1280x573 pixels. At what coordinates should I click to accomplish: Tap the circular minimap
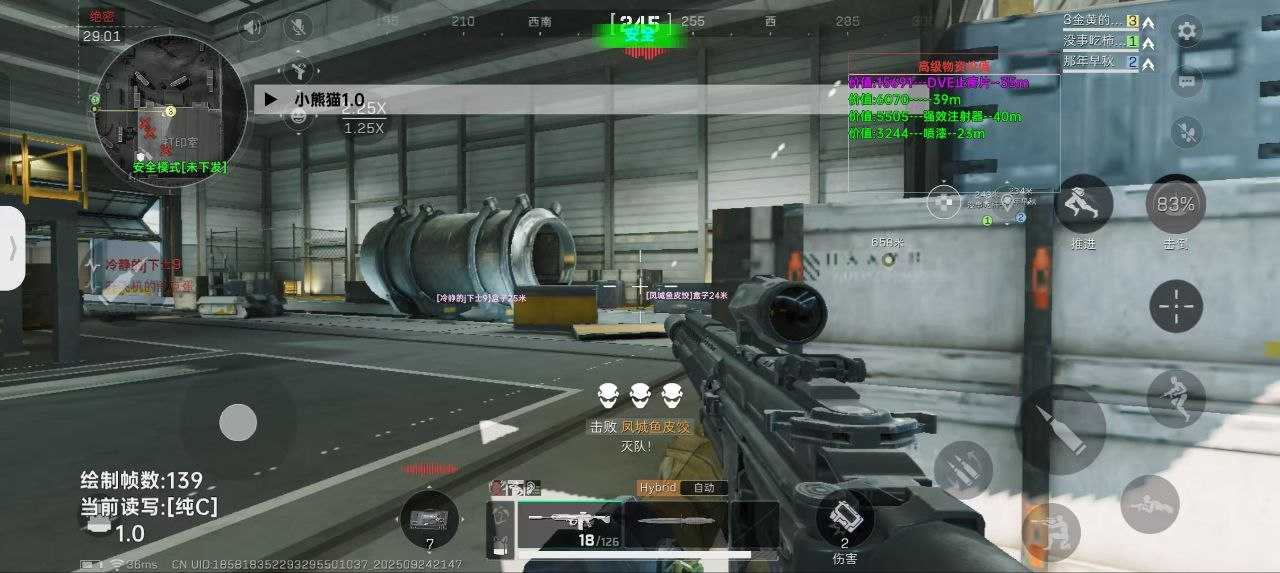pos(169,103)
